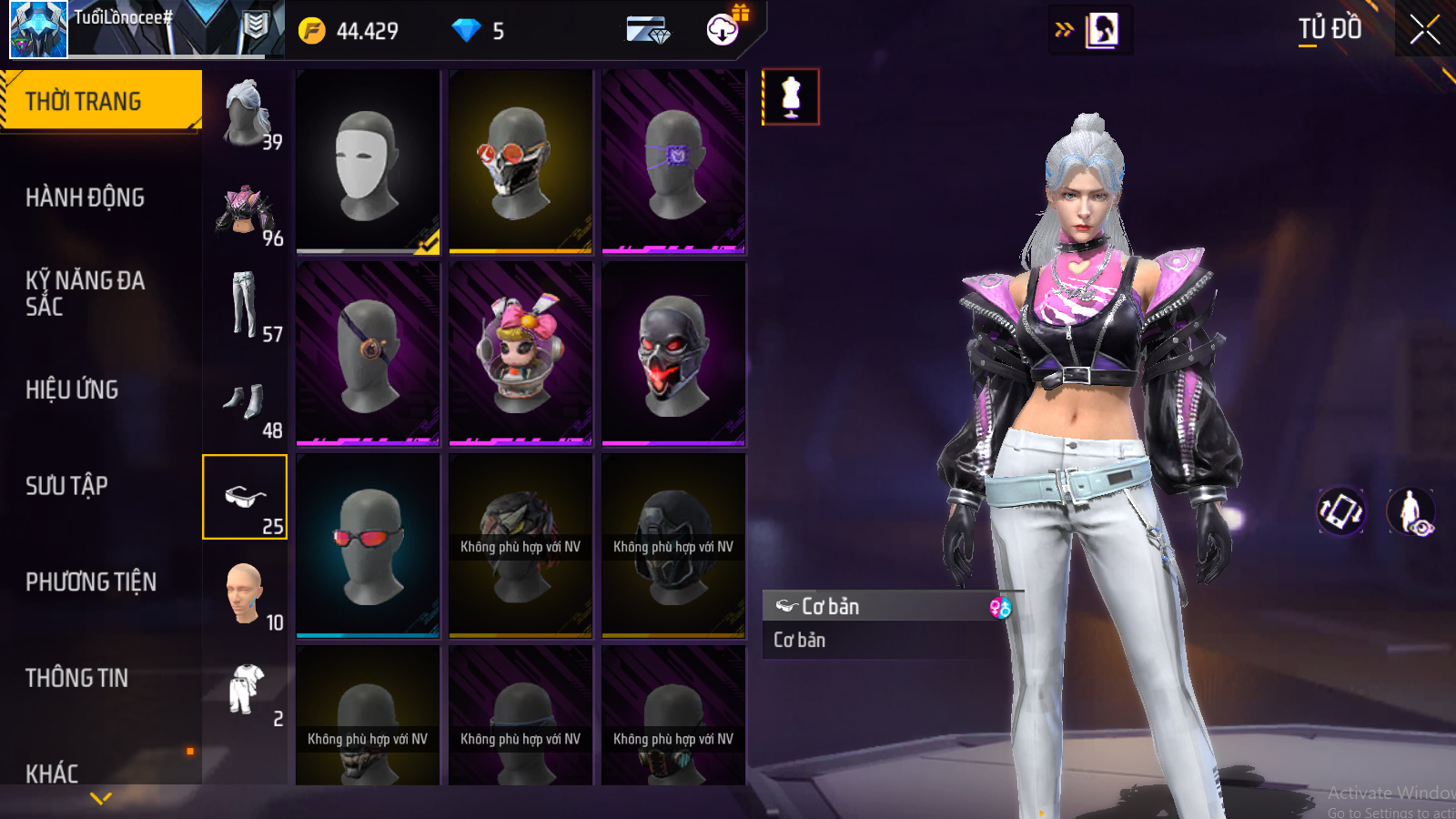Go to the Sưu Tập section
This screenshot has height=819, width=1456.
66,486
